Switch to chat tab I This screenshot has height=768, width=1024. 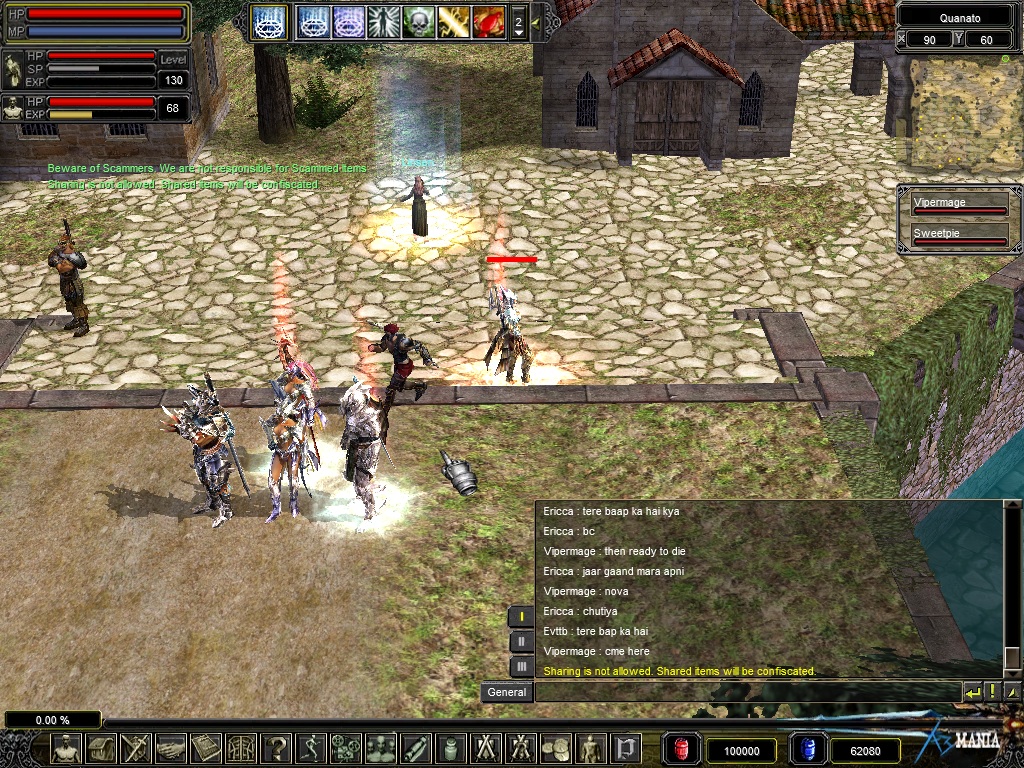521,617
